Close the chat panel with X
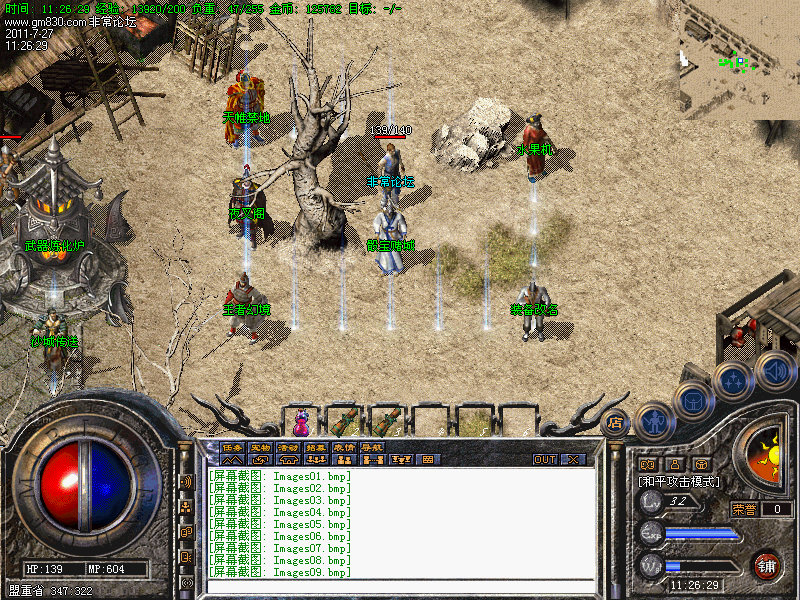Image resolution: width=800 pixels, height=600 pixels. [573, 460]
